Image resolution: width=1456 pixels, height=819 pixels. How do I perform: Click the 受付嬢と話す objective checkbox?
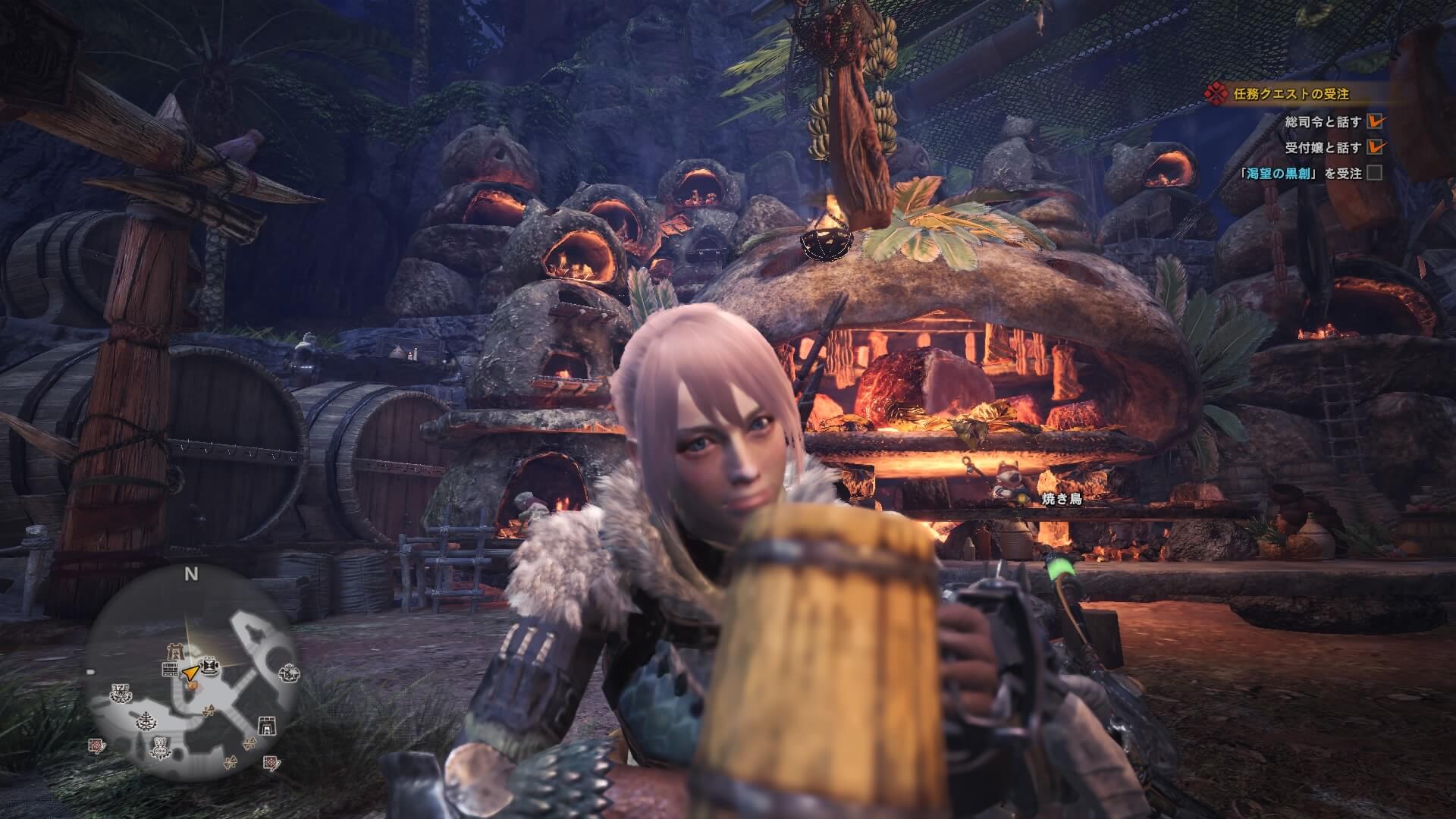pyautogui.click(x=1374, y=147)
